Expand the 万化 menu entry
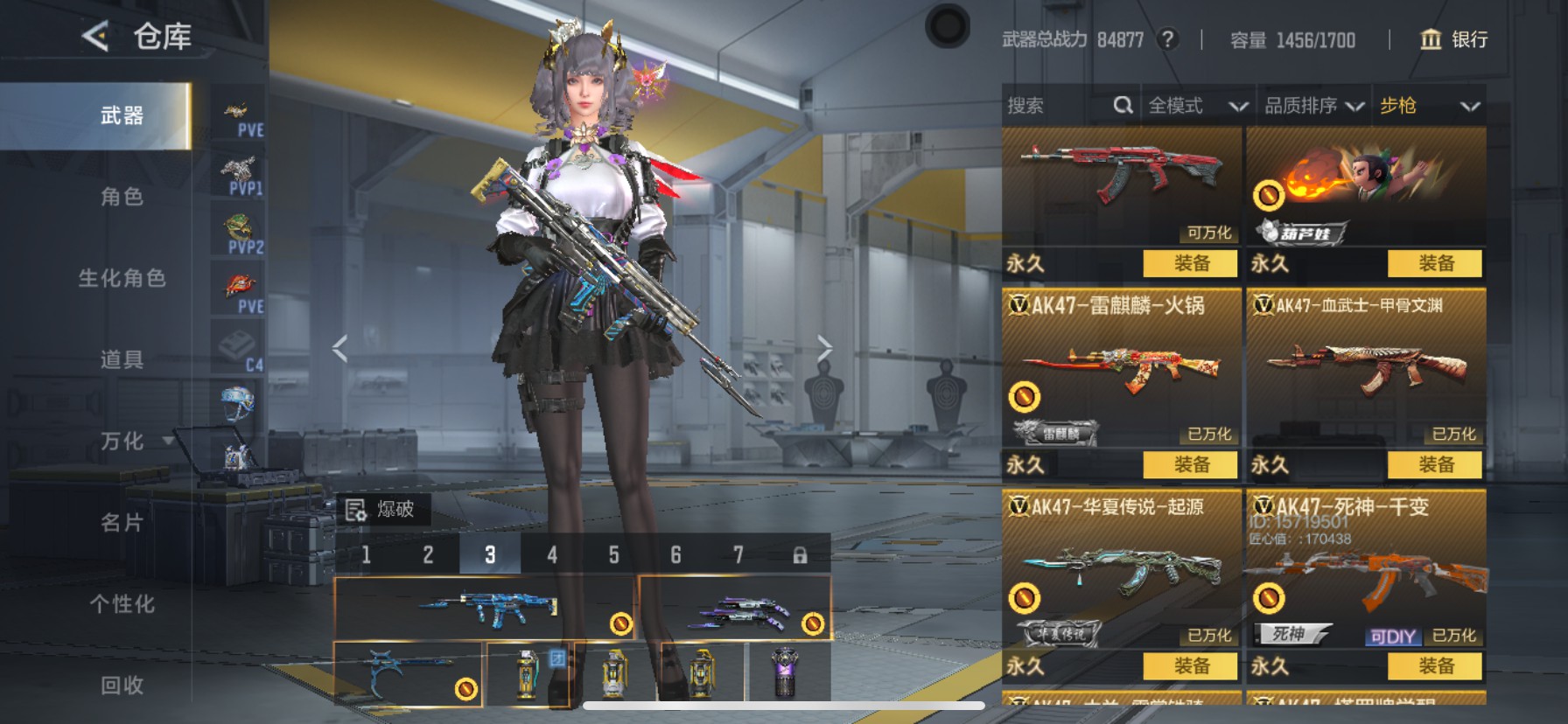1568x724 pixels. pos(122,442)
